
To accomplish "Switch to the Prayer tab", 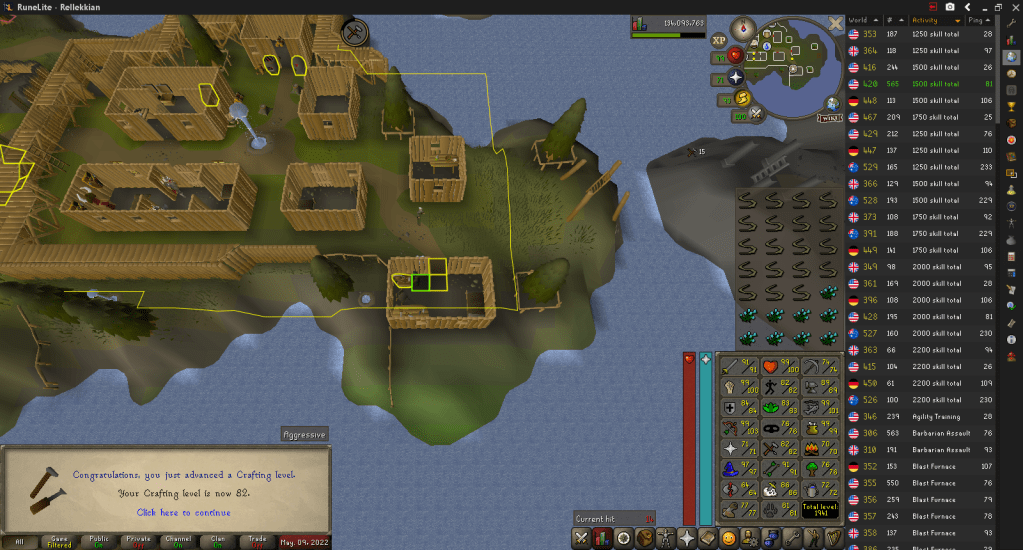I will coord(687,538).
